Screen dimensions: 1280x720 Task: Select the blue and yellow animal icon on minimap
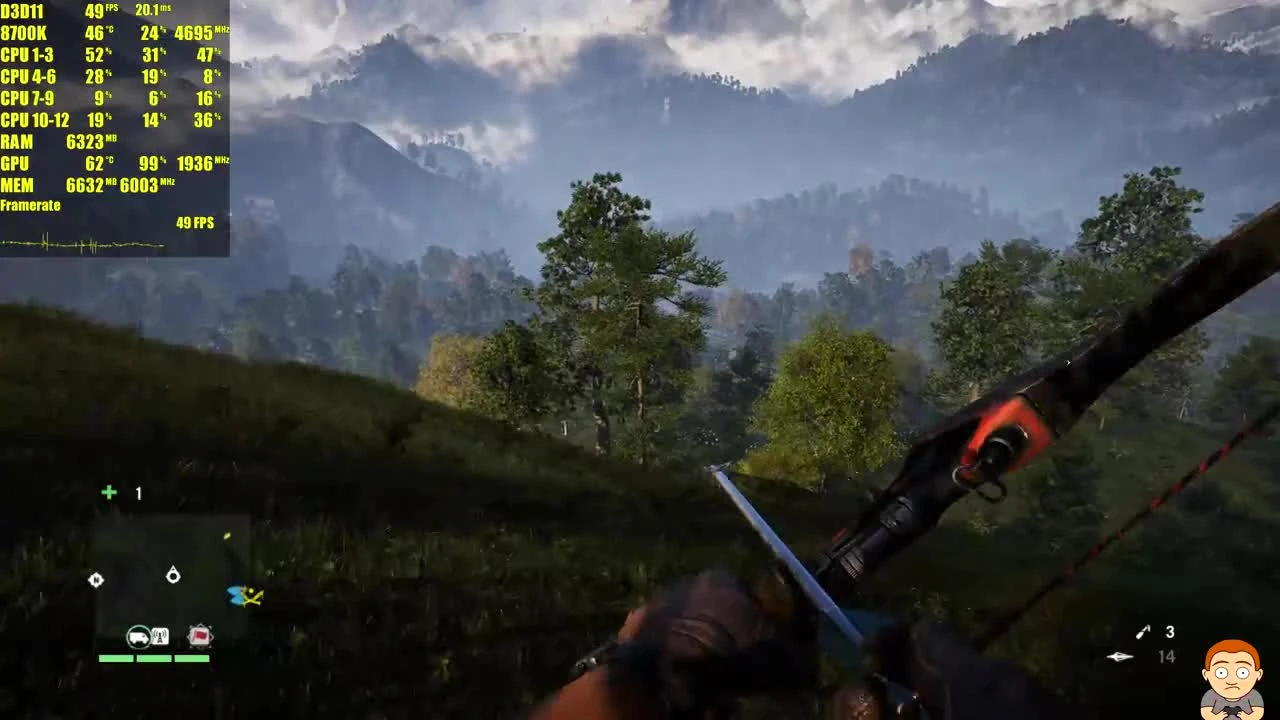tap(243, 596)
